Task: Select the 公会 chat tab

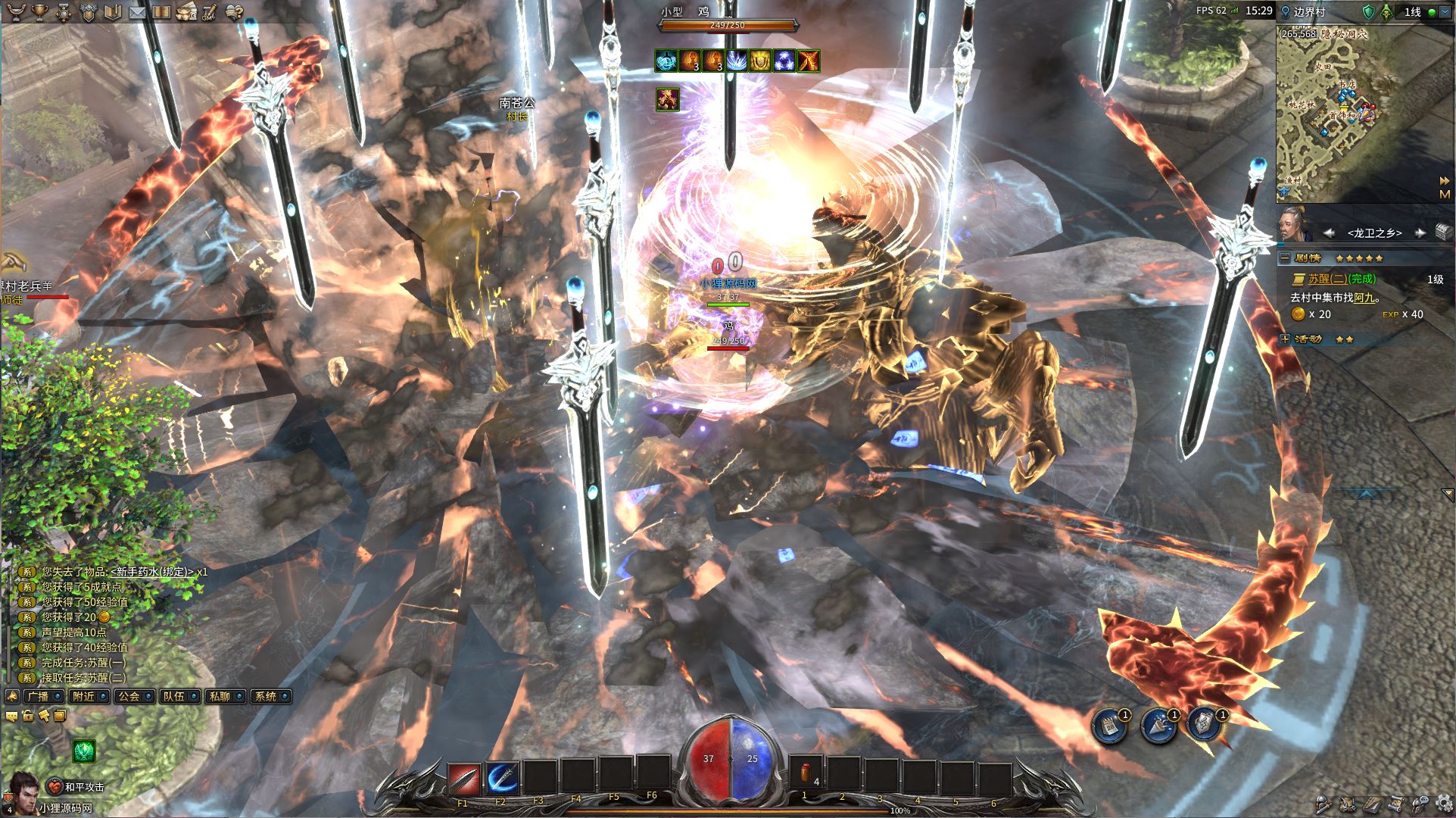Action: (129, 696)
